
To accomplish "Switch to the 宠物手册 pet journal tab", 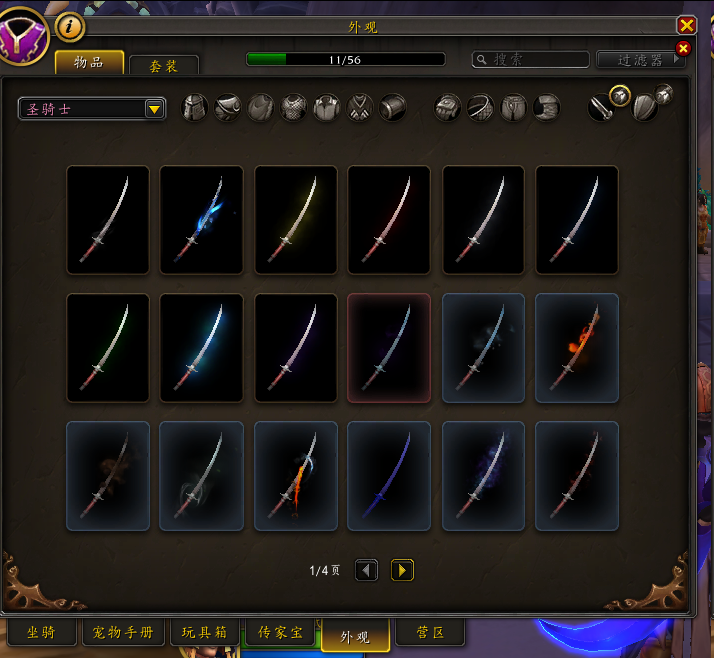I will [x=123, y=632].
